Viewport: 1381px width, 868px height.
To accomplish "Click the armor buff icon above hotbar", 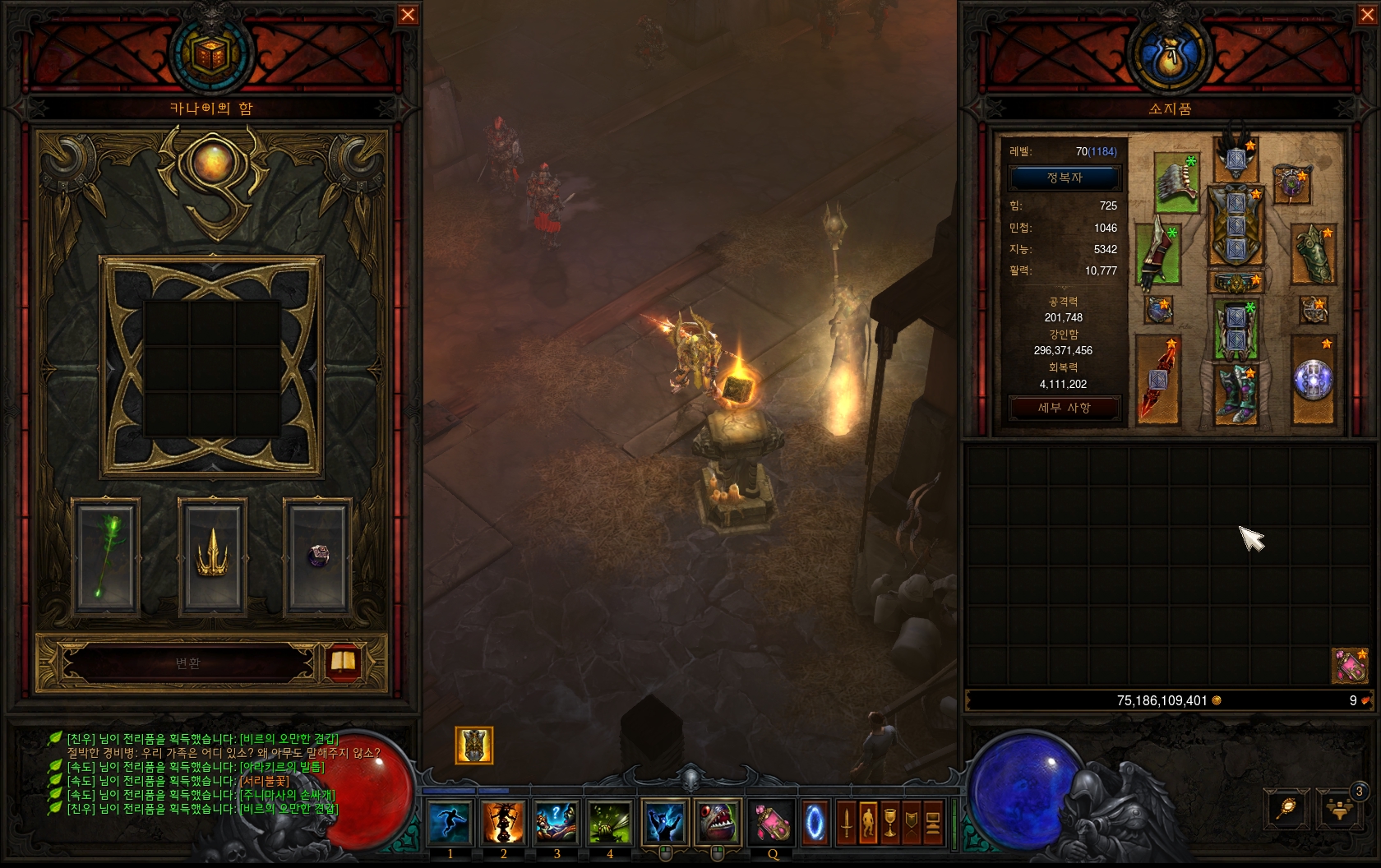I will tap(474, 746).
